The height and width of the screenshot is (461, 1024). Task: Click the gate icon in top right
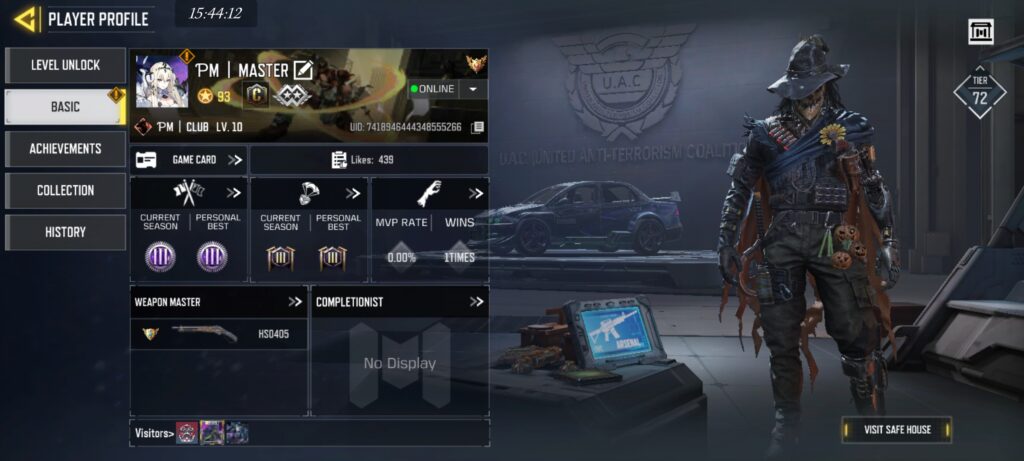(x=981, y=33)
